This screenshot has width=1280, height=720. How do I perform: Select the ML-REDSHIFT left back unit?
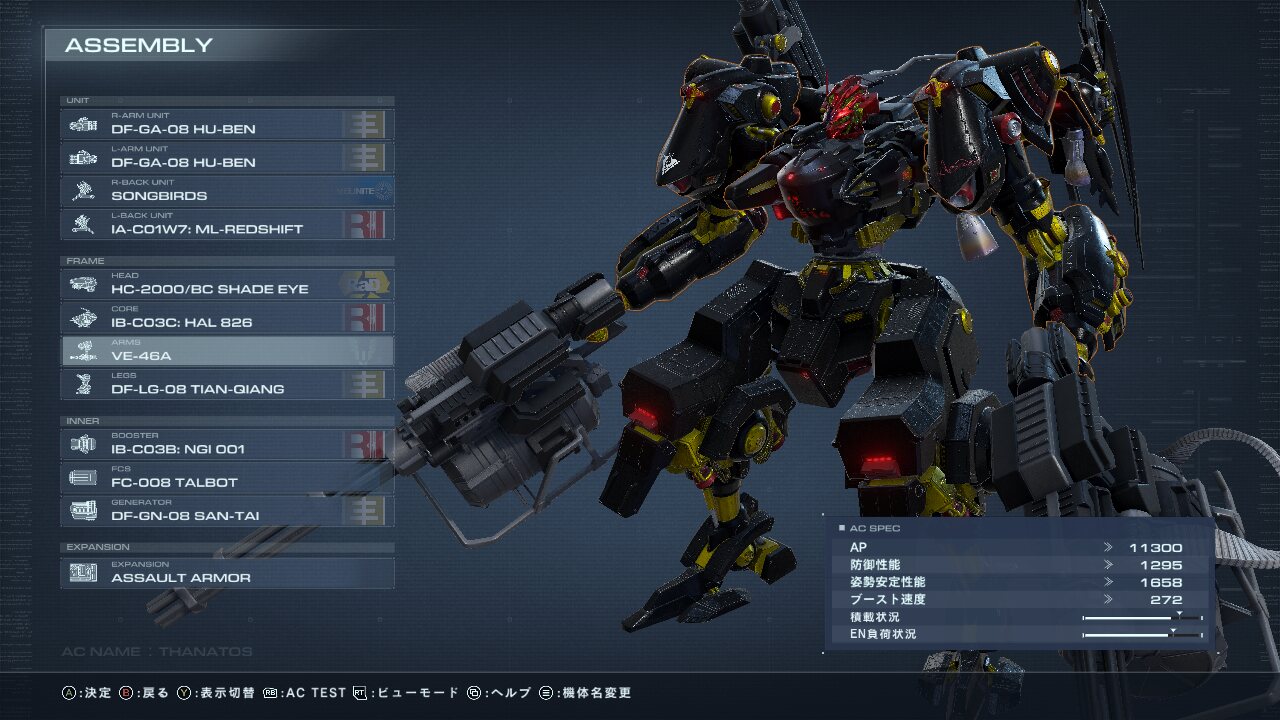tap(227, 224)
